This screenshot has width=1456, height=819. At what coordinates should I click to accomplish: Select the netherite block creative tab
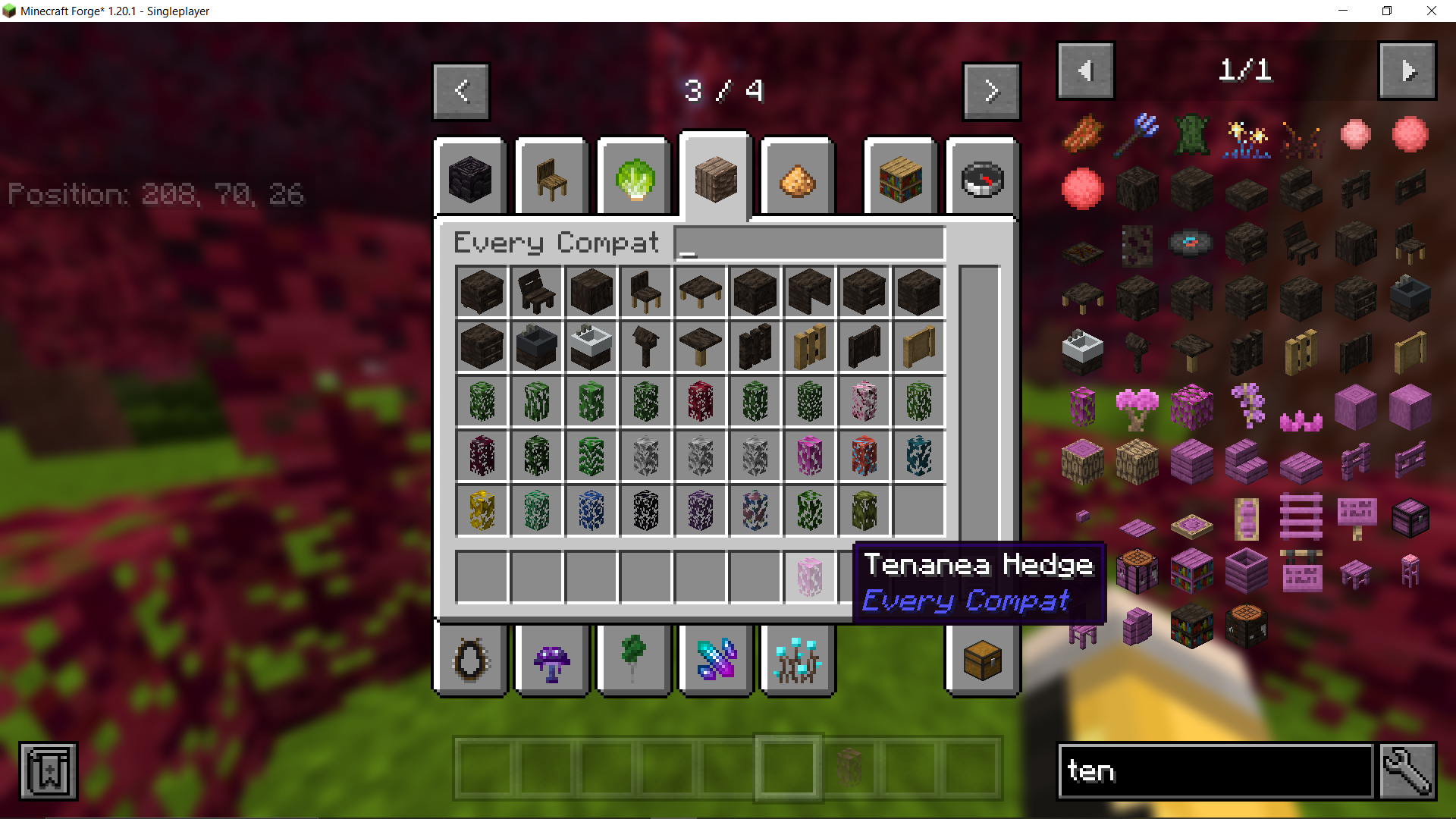tap(469, 177)
